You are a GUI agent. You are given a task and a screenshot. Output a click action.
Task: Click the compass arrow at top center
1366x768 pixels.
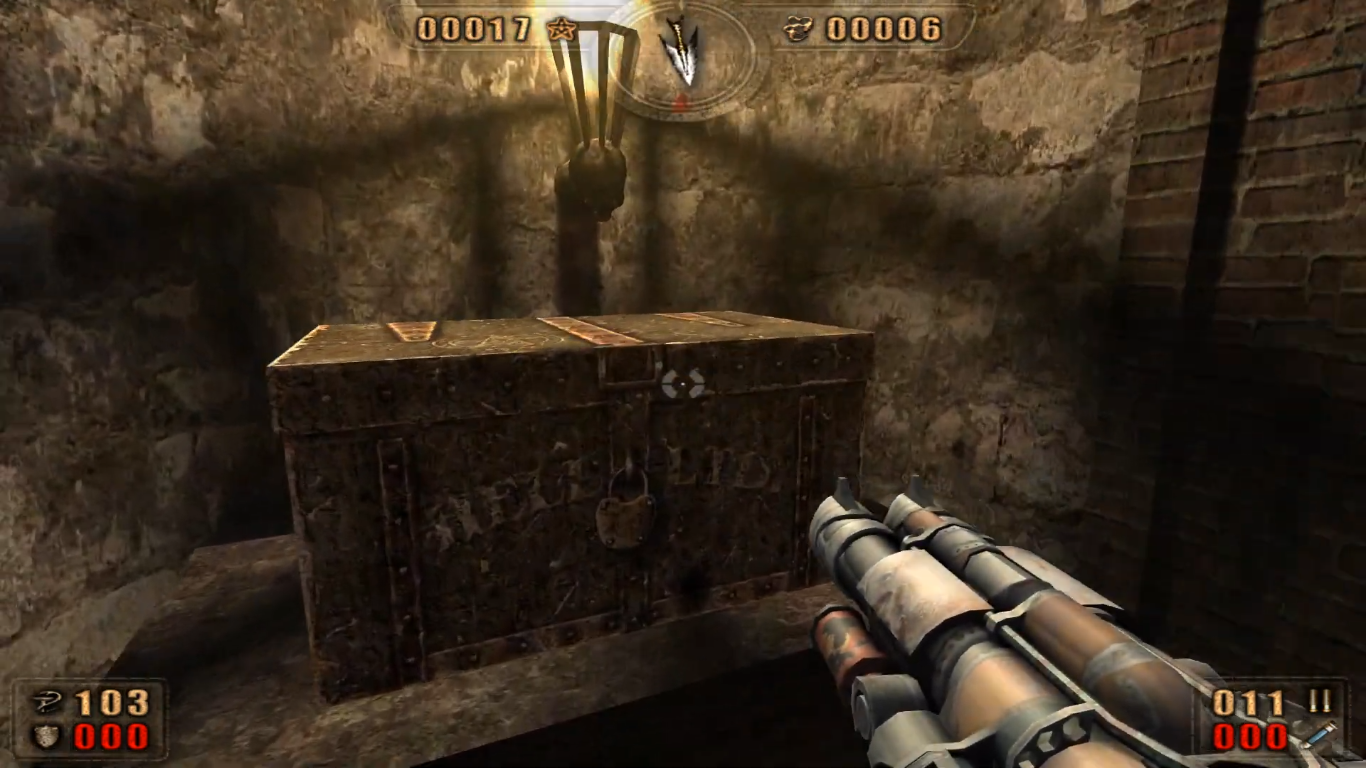(x=683, y=52)
